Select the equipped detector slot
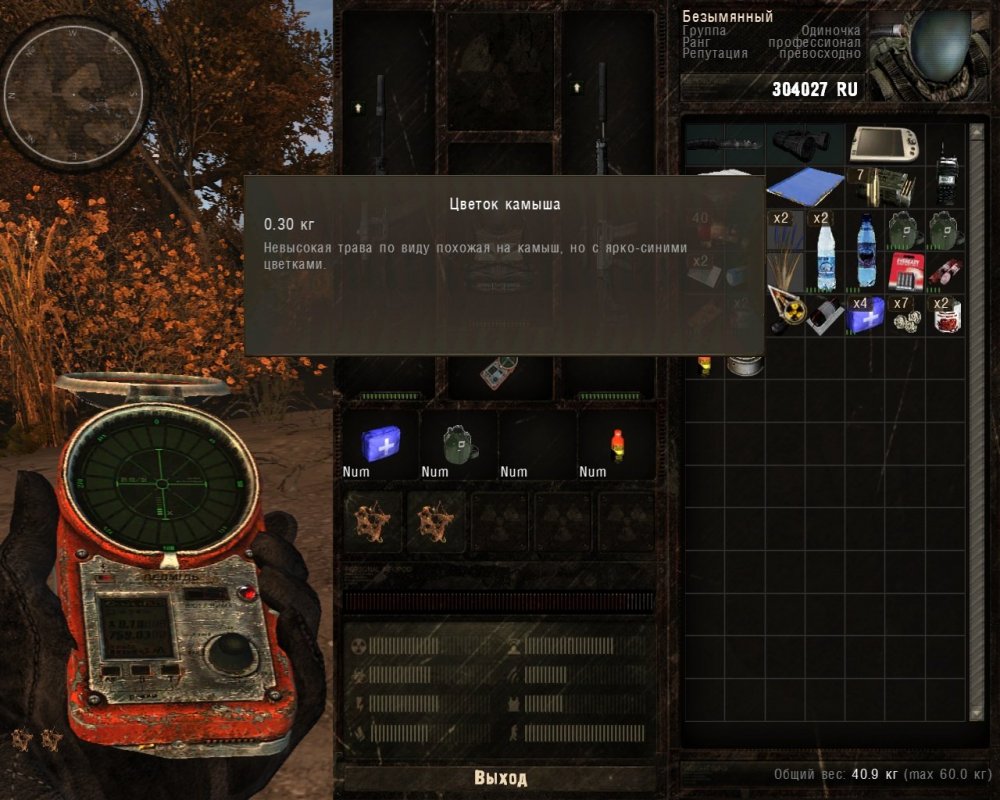Viewport: 1000px width, 800px height. (x=497, y=375)
